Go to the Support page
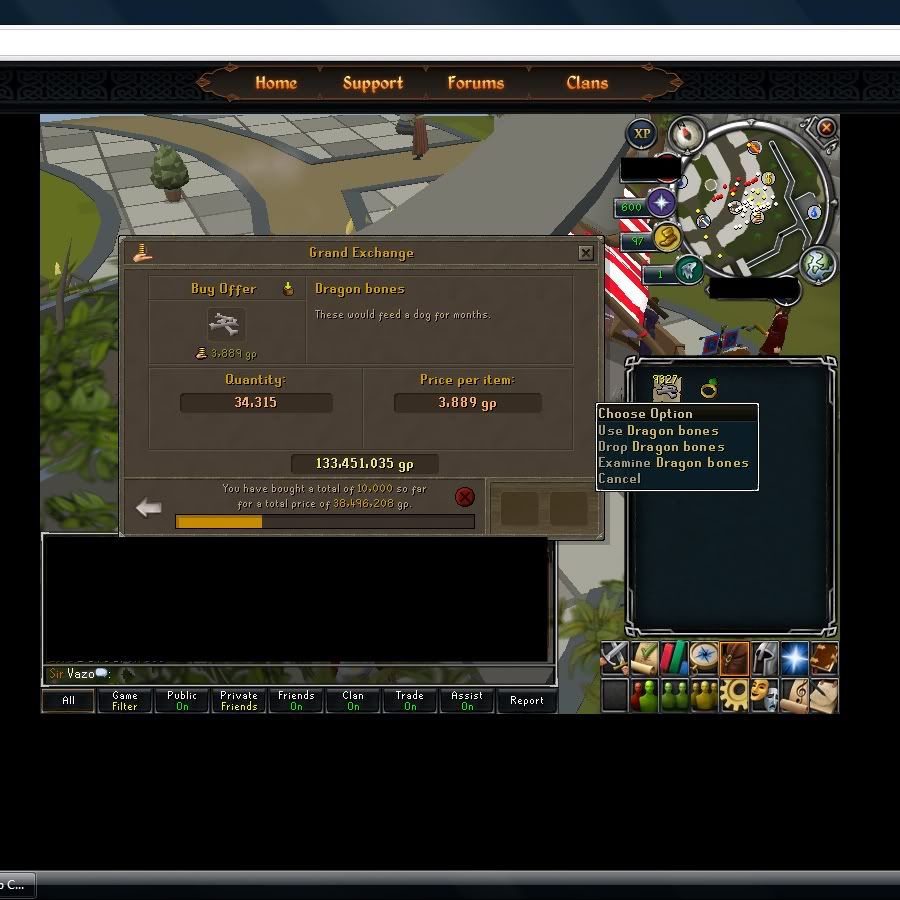The image size is (900, 900). [x=372, y=83]
